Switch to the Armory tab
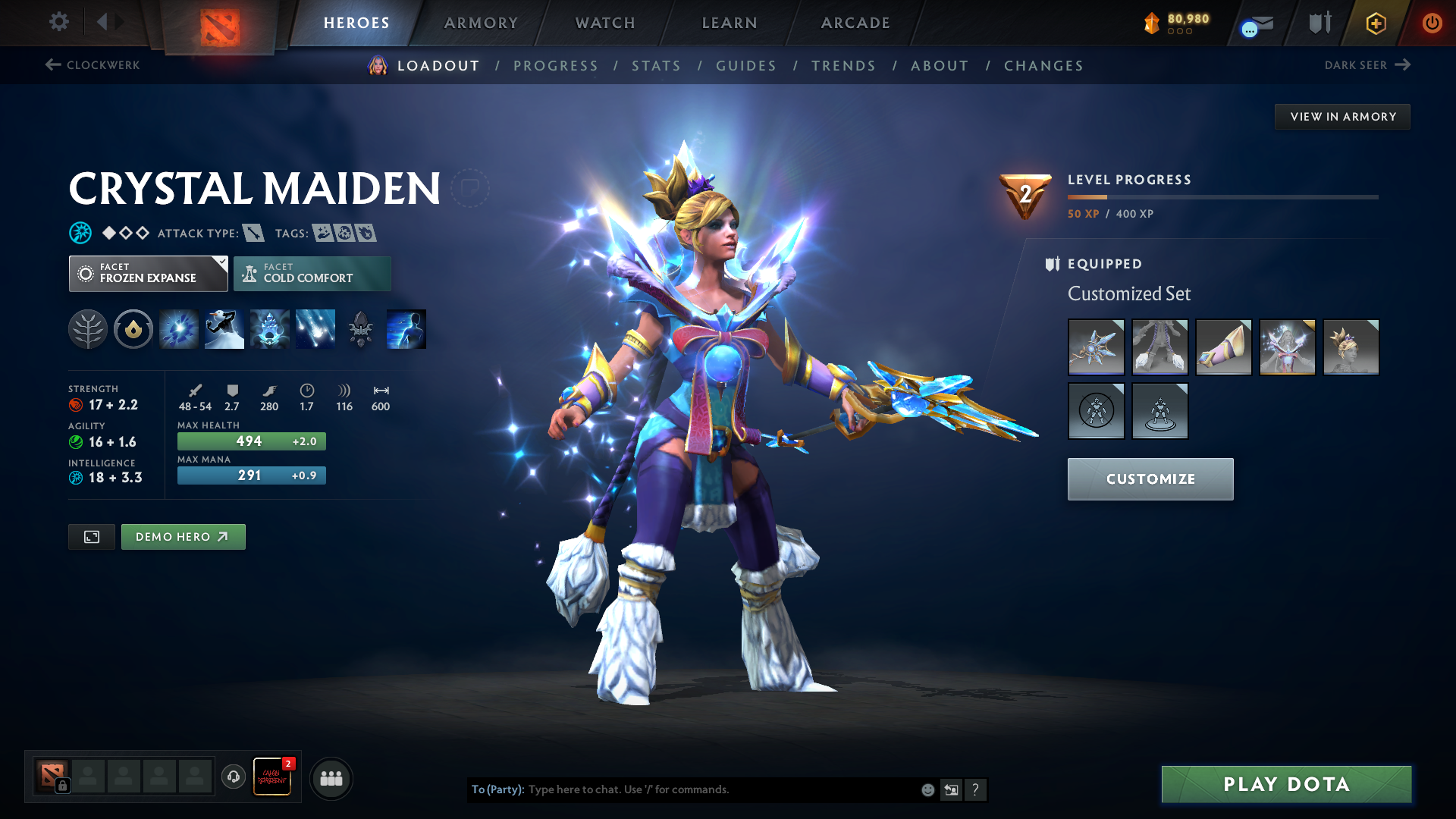Screen dimensions: 1456x819 pyautogui.click(x=481, y=23)
